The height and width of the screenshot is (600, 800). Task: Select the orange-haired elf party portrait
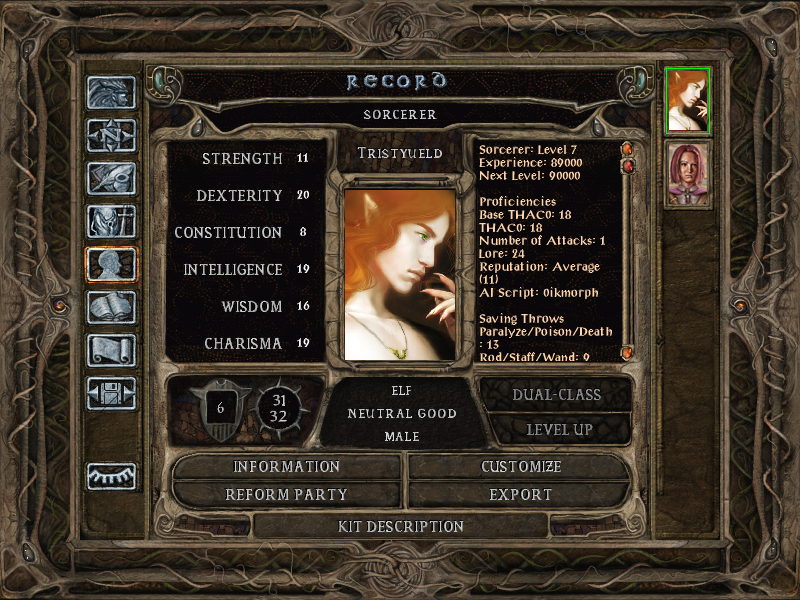point(688,101)
